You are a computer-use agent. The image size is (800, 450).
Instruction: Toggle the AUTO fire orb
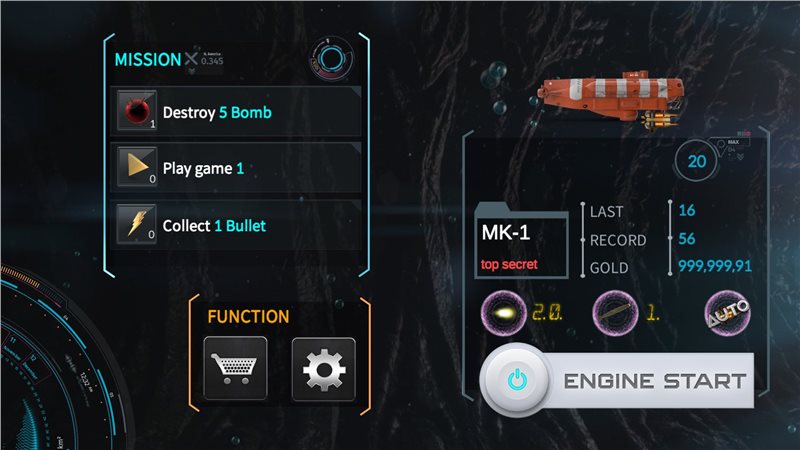pyautogui.click(x=727, y=311)
